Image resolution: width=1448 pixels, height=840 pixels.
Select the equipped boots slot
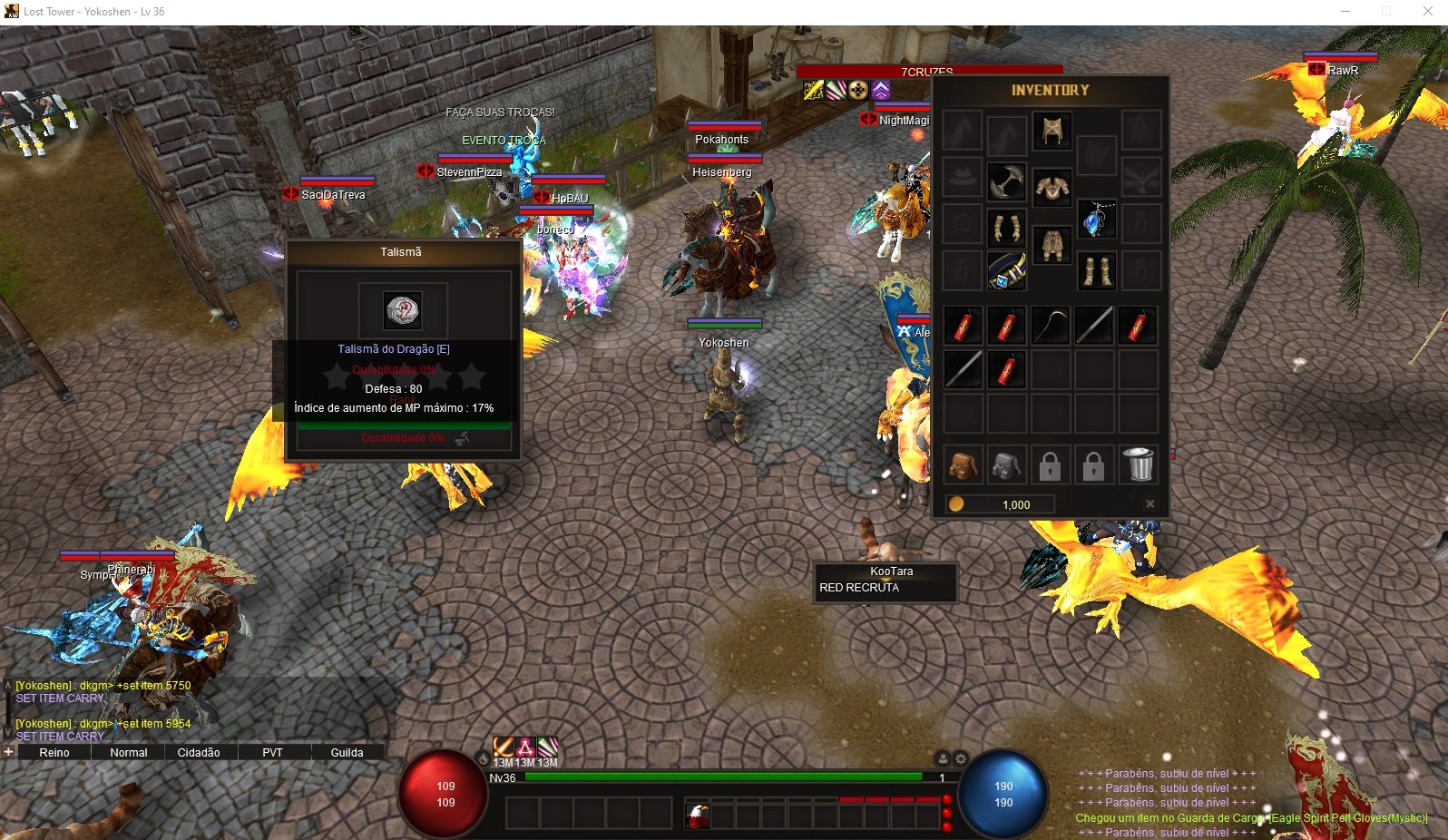click(1097, 271)
